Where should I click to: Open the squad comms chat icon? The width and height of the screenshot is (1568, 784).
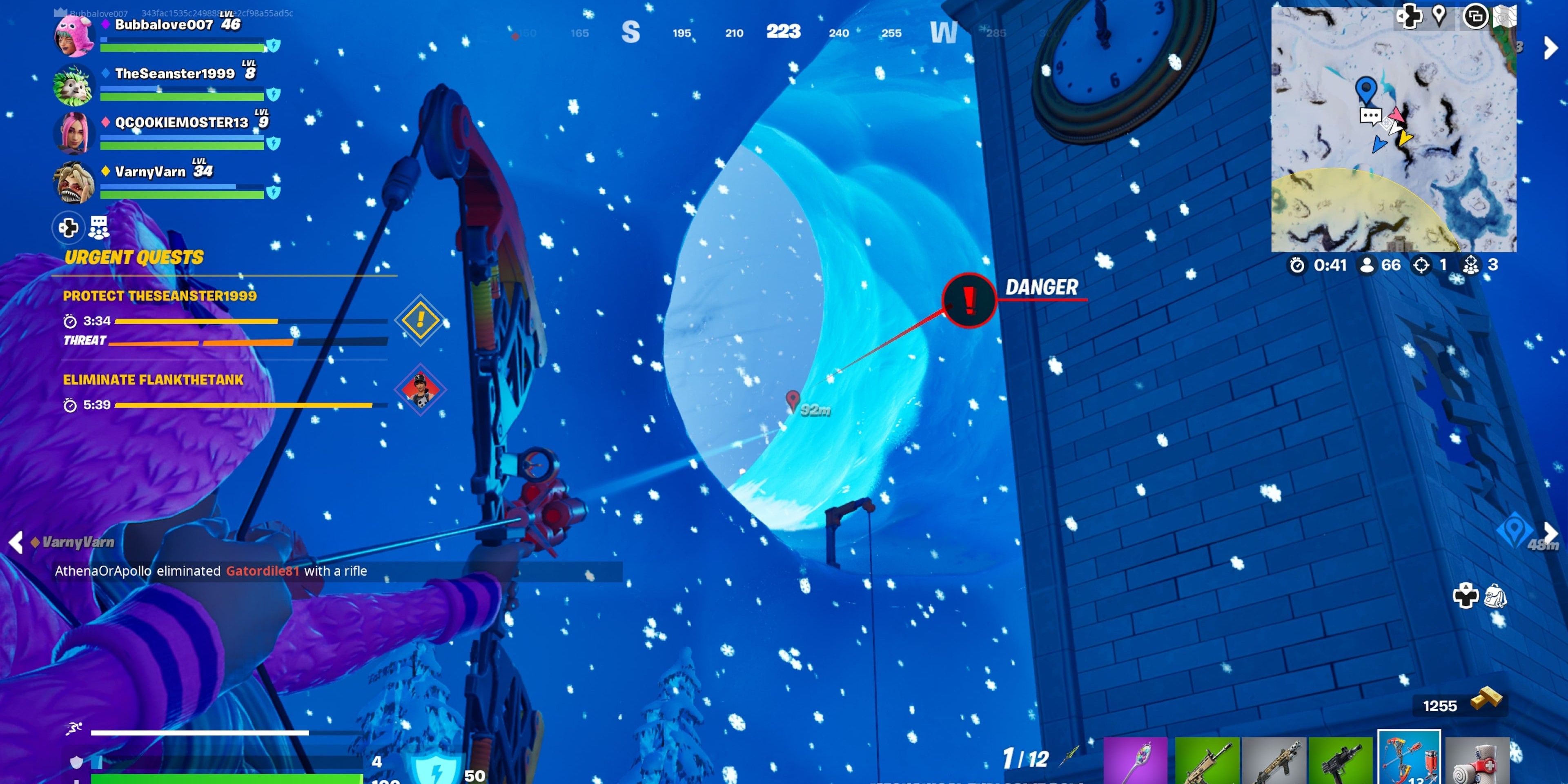(98, 228)
